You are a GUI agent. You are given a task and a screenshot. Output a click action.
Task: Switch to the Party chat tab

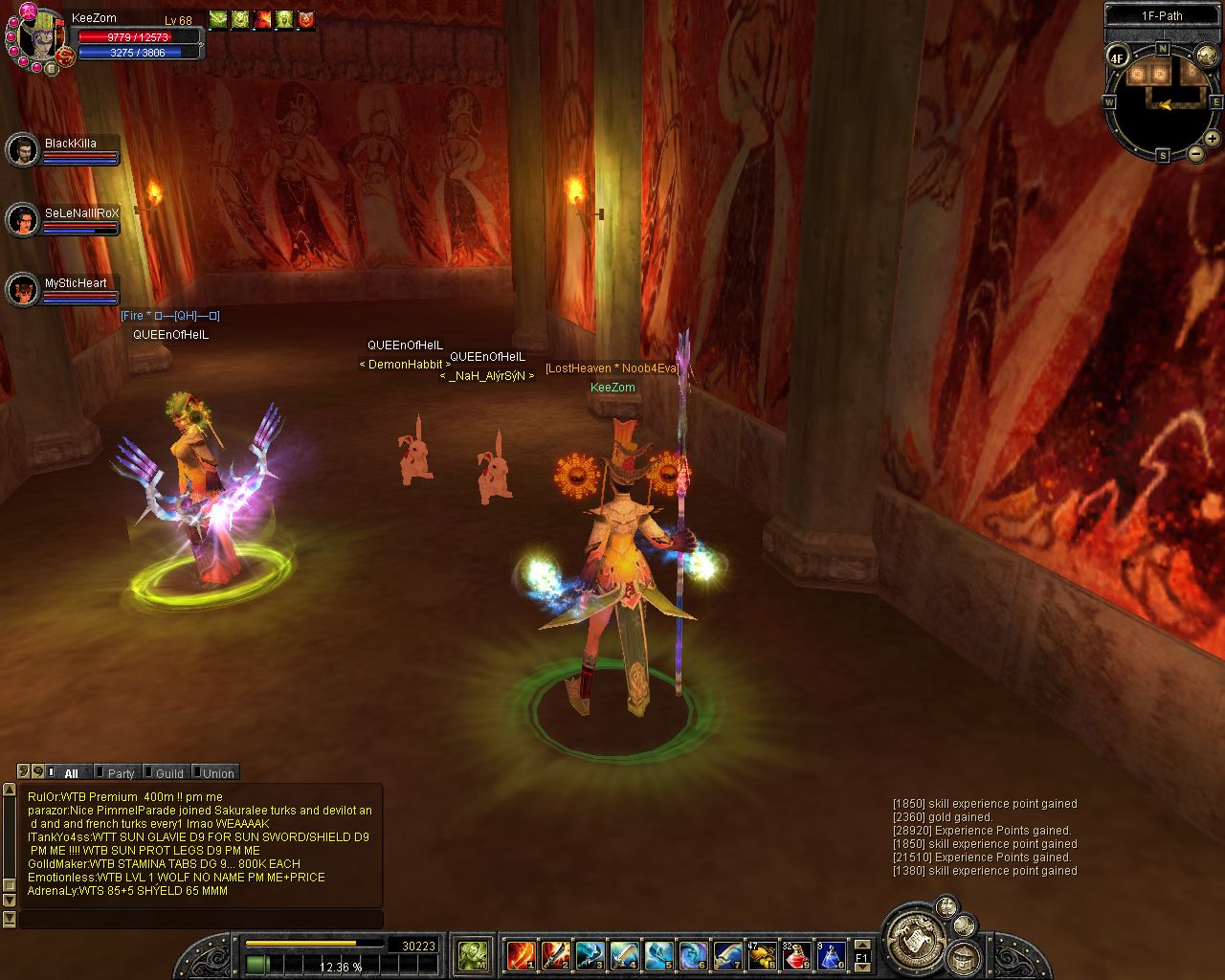pos(121,773)
